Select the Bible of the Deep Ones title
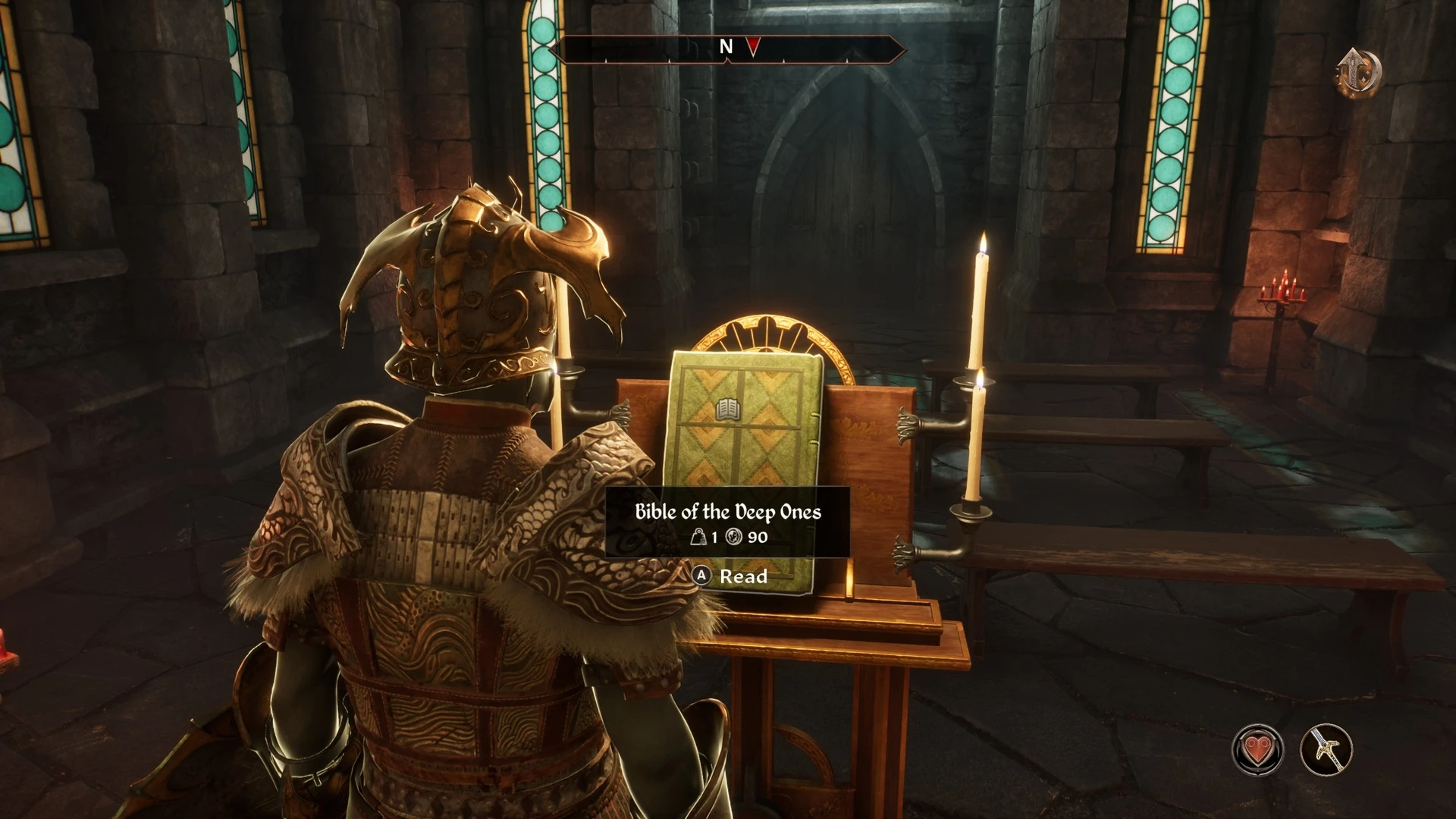 [x=729, y=512]
